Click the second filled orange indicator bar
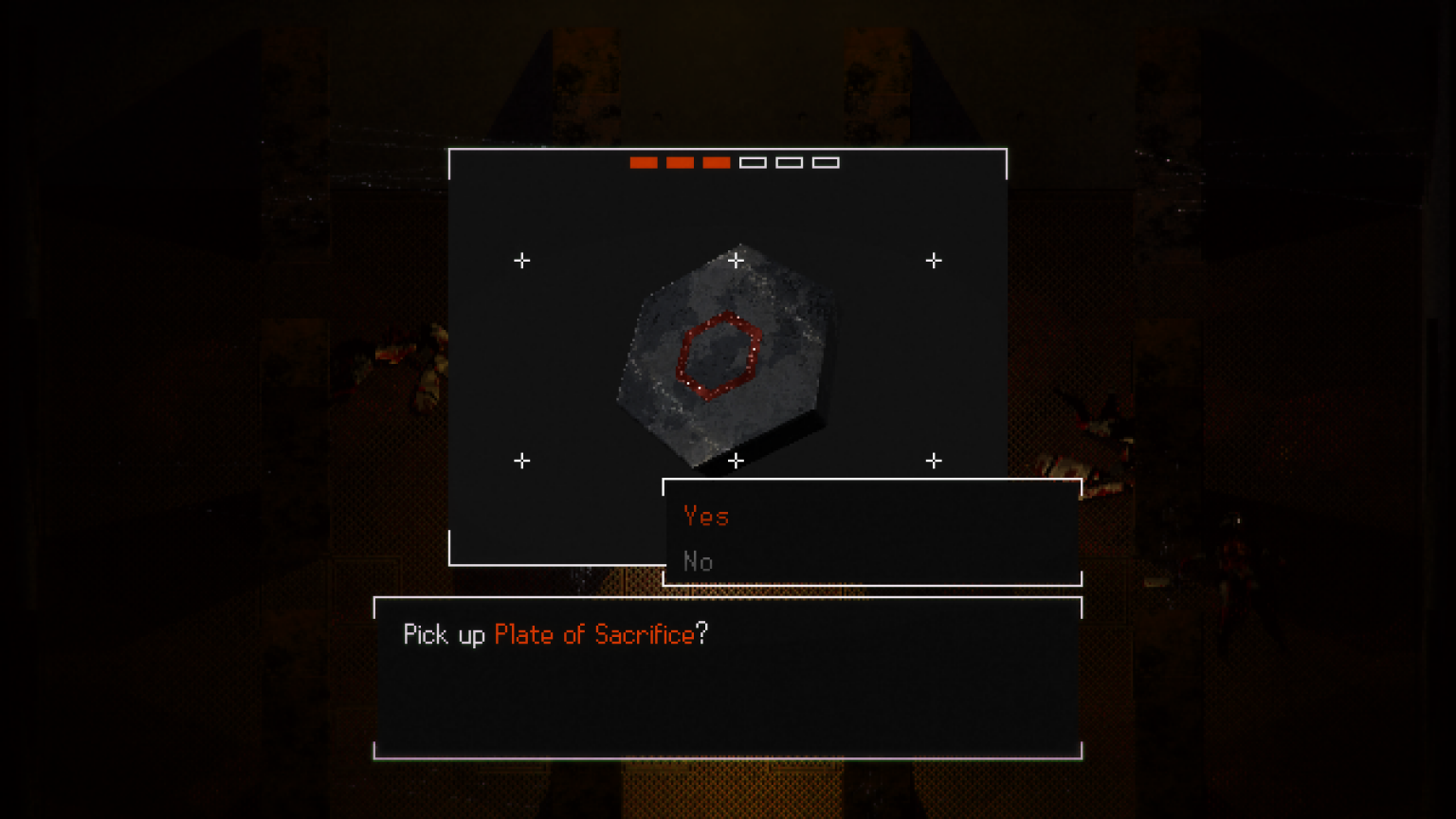 tap(681, 162)
